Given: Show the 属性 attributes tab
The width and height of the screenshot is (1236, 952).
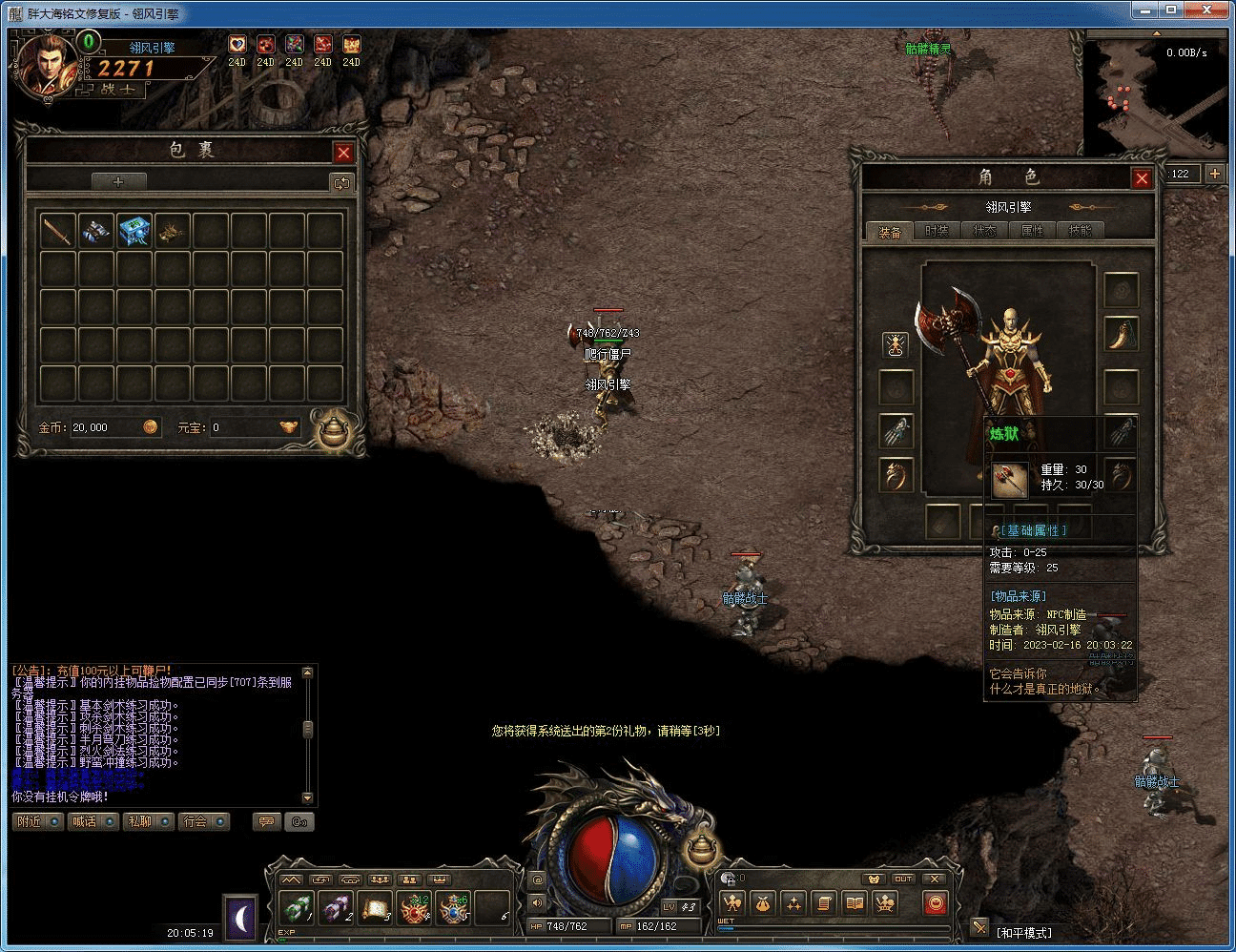Looking at the screenshot, I should (1032, 231).
